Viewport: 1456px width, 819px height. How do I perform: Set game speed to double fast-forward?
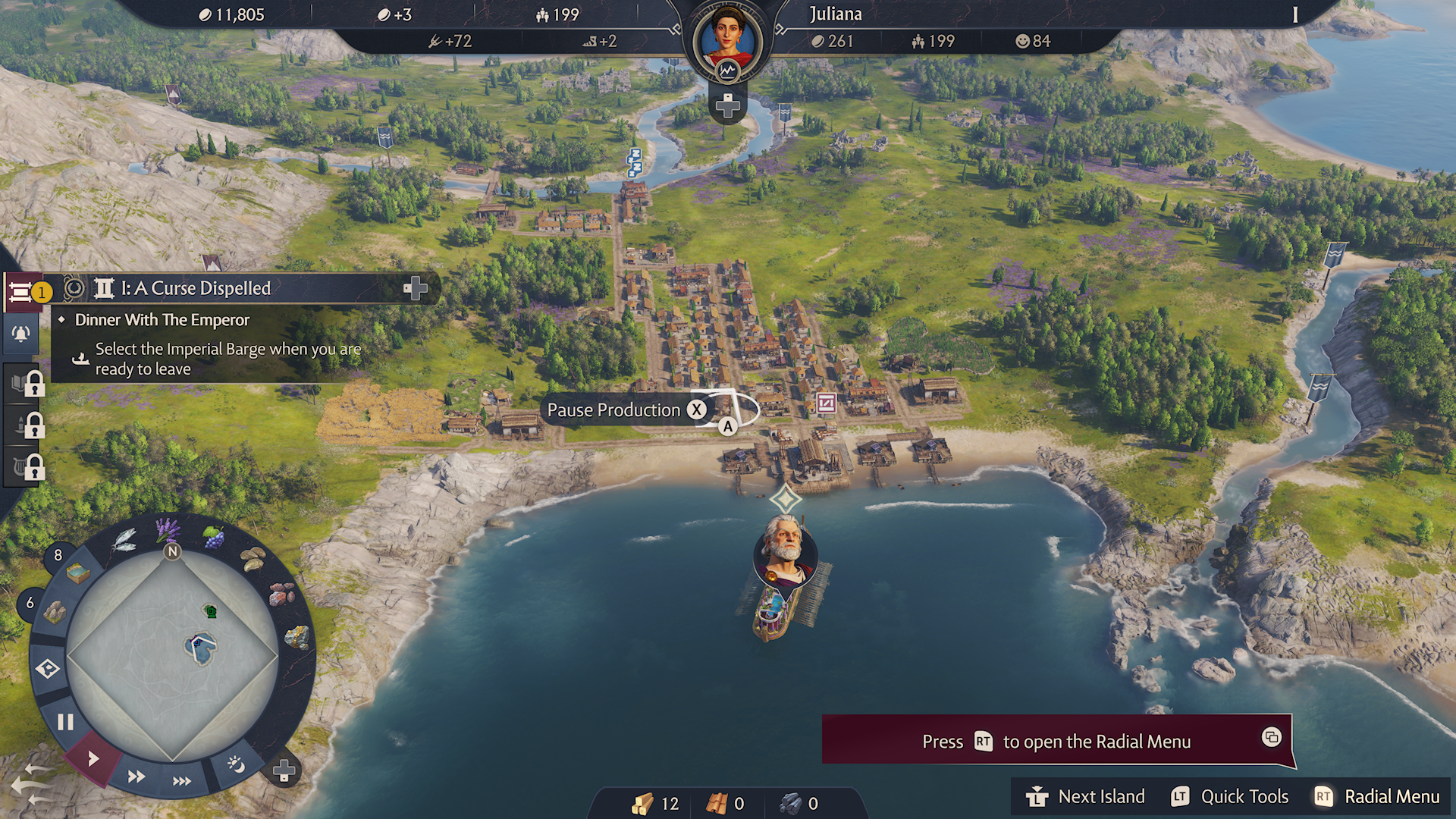tap(136, 777)
